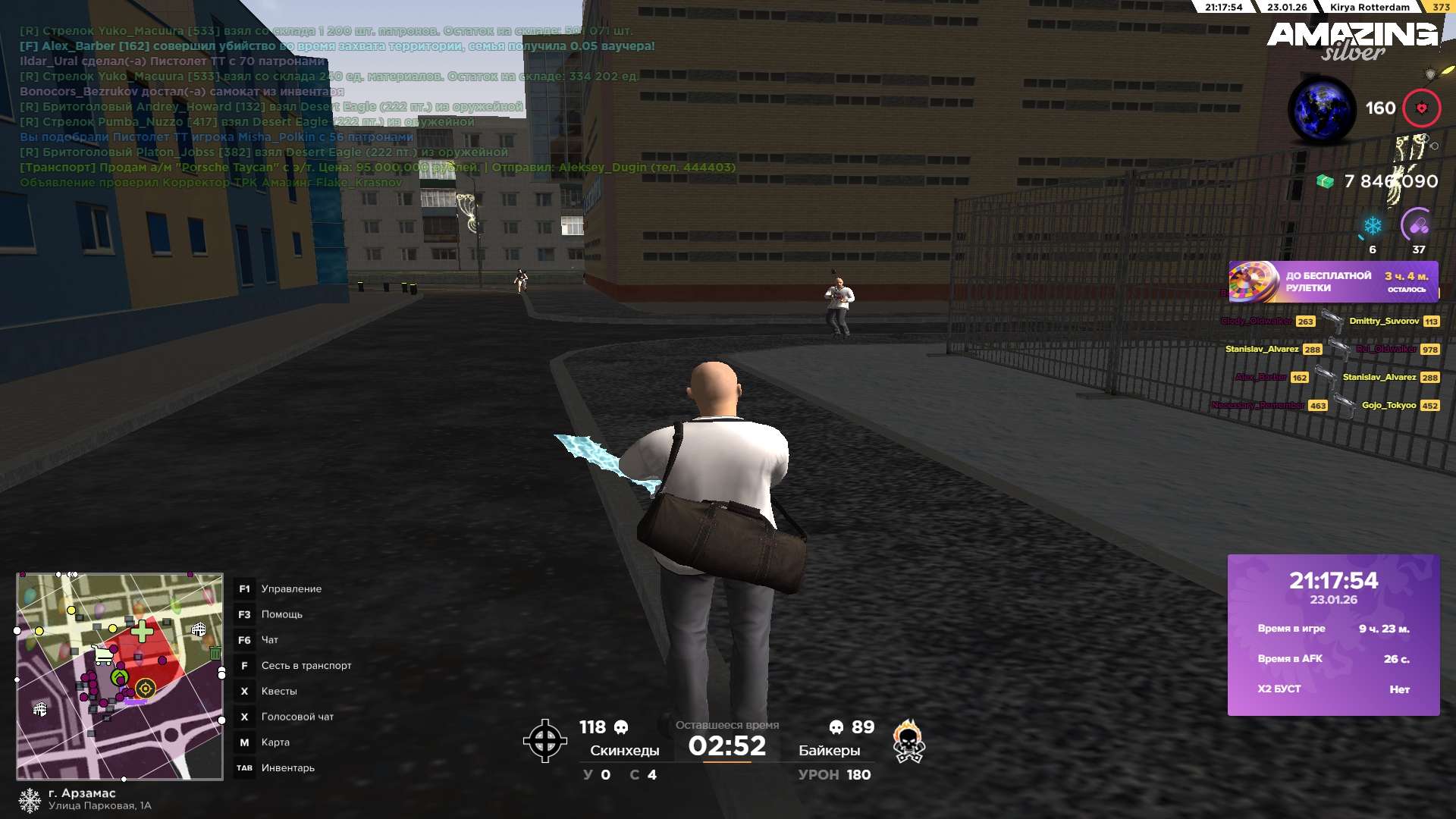The height and width of the screenshot is (819, 1456).
Task: Select the green trash bin marker on minimap
Action: coord(215,653)
